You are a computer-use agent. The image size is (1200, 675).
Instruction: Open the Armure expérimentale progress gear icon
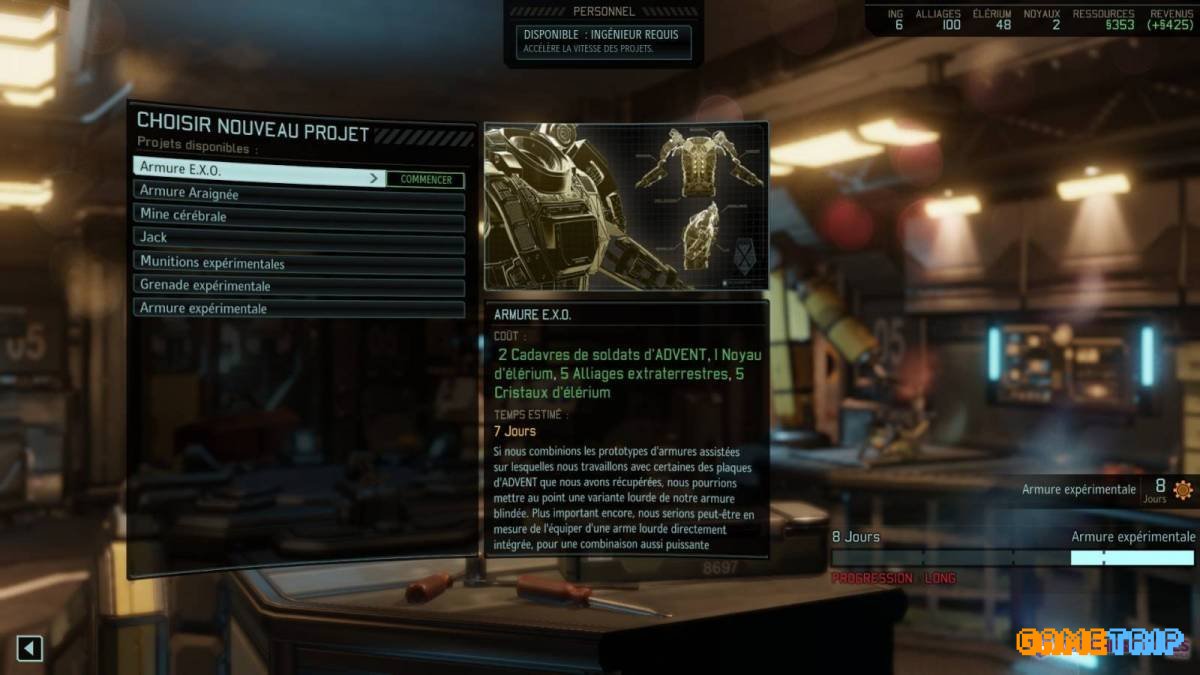click(x=1183, y=490)
